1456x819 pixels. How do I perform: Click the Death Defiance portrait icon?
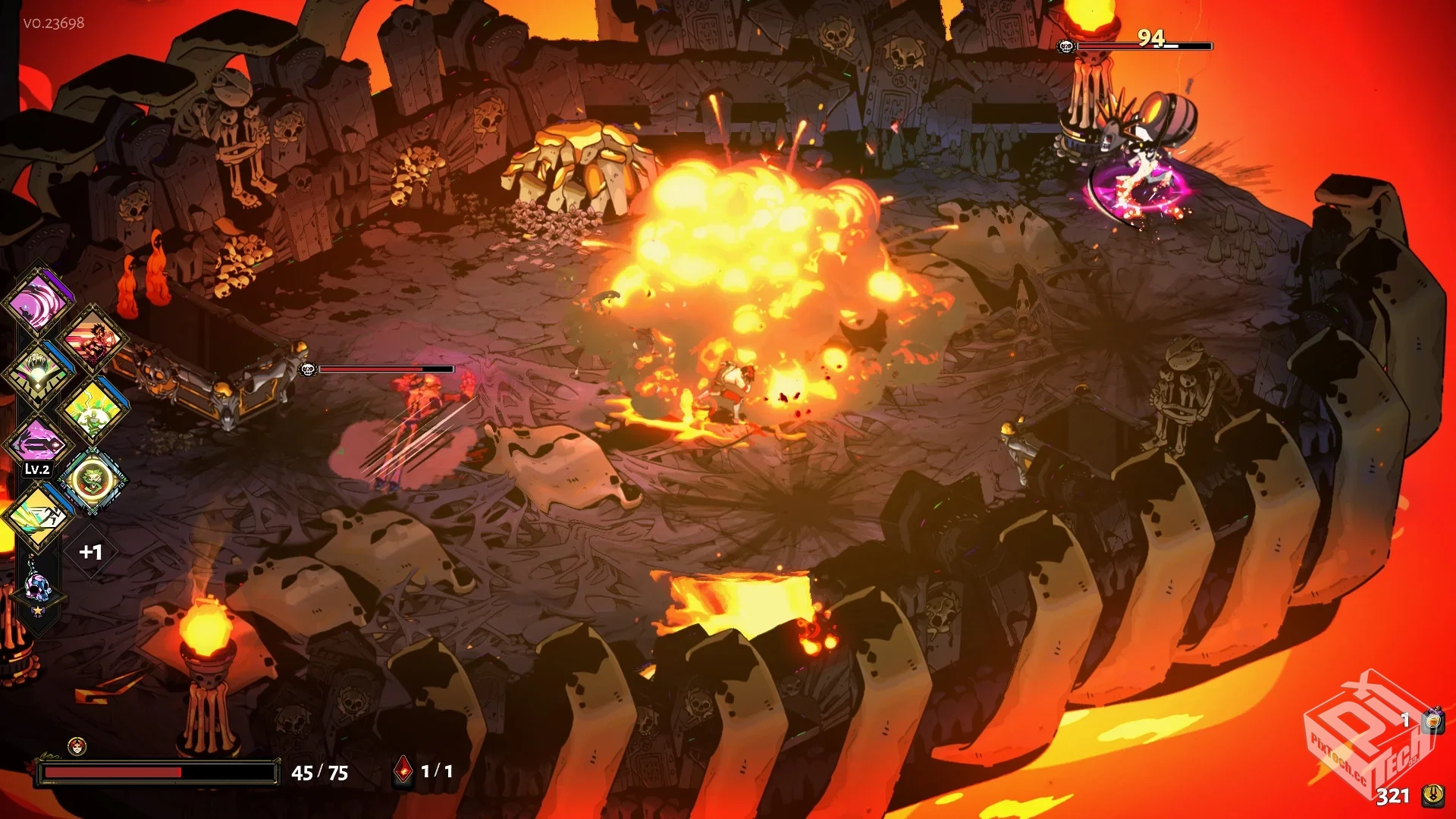pyautogui.click(x=77, y=747)
